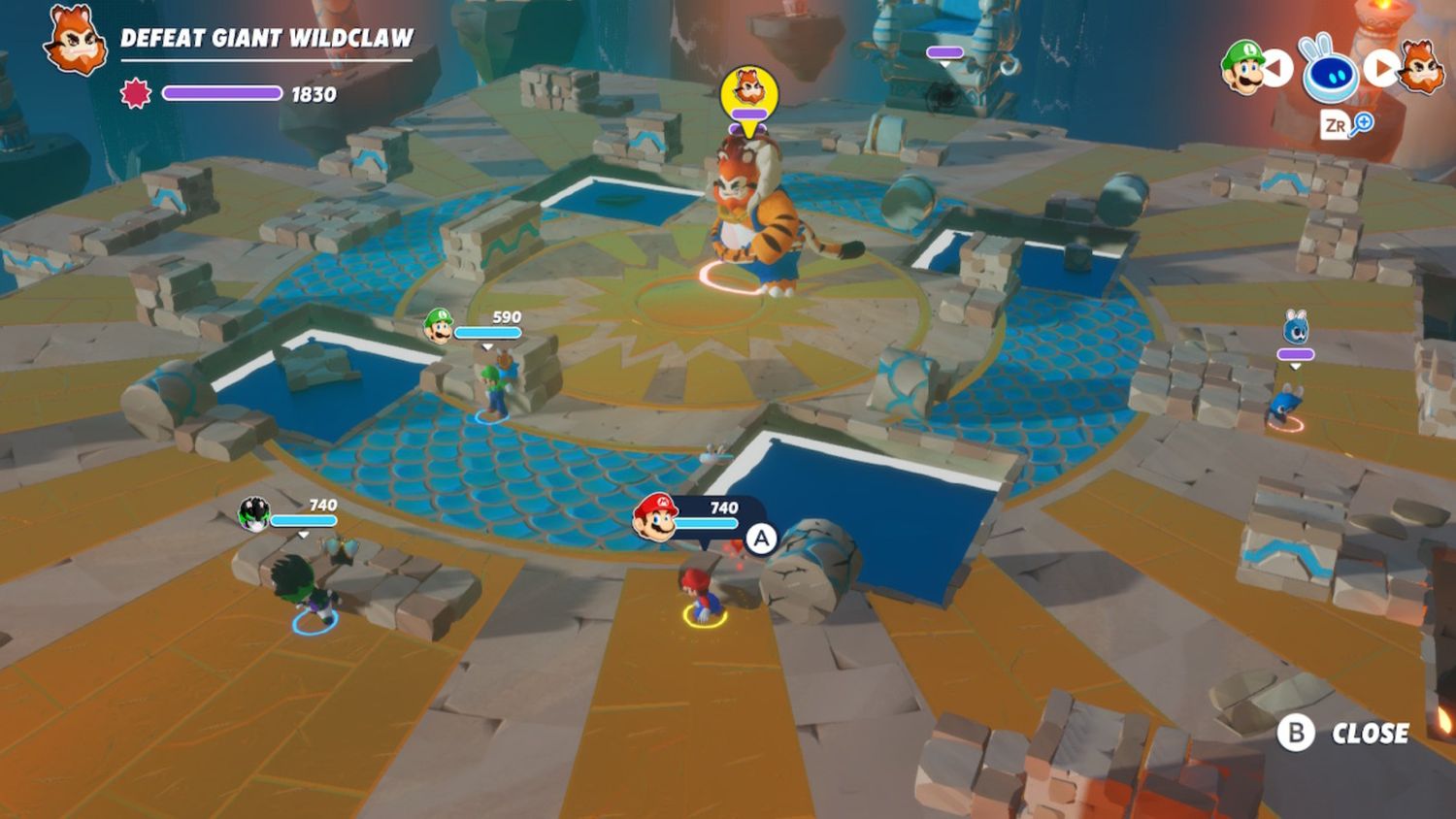Click the Giant Wildclaw objective portrait

(75, 42)
